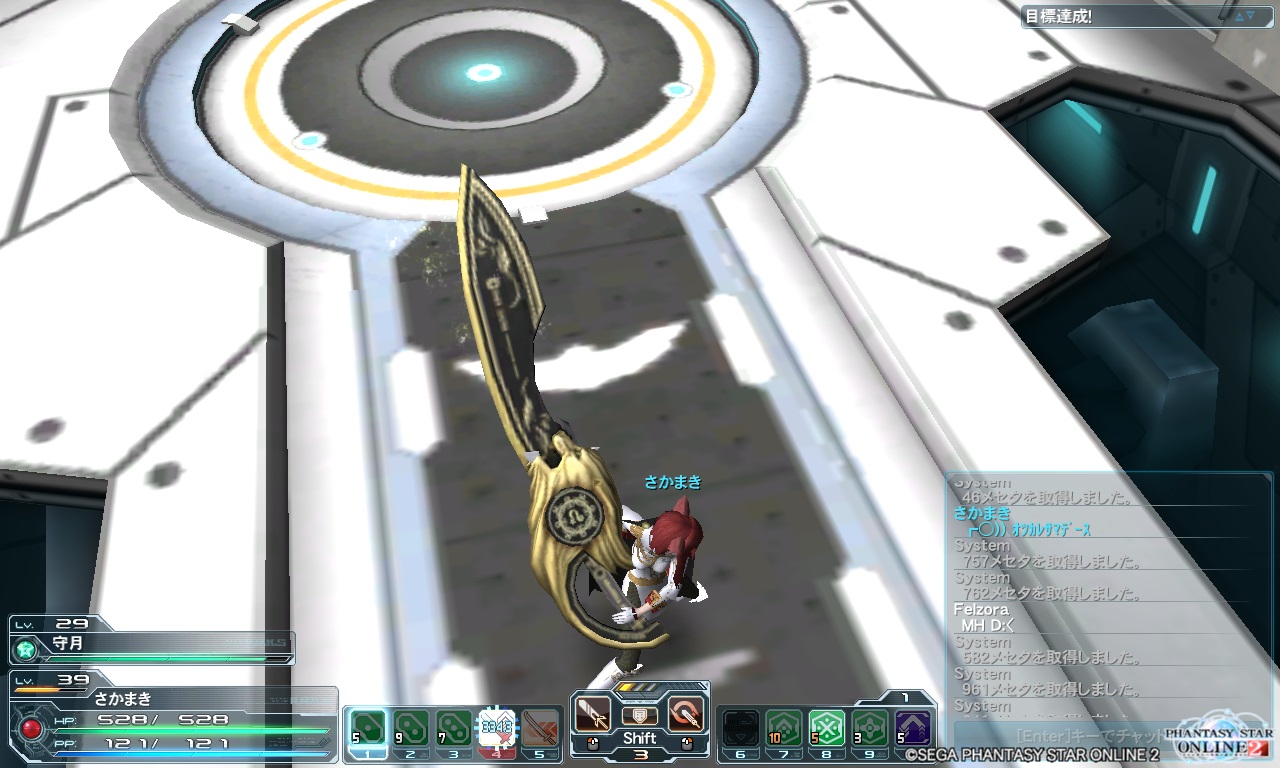Click さかまき's red character orb icon
This screenshot has width=1280, height=768.
click(x=31, y=727)
